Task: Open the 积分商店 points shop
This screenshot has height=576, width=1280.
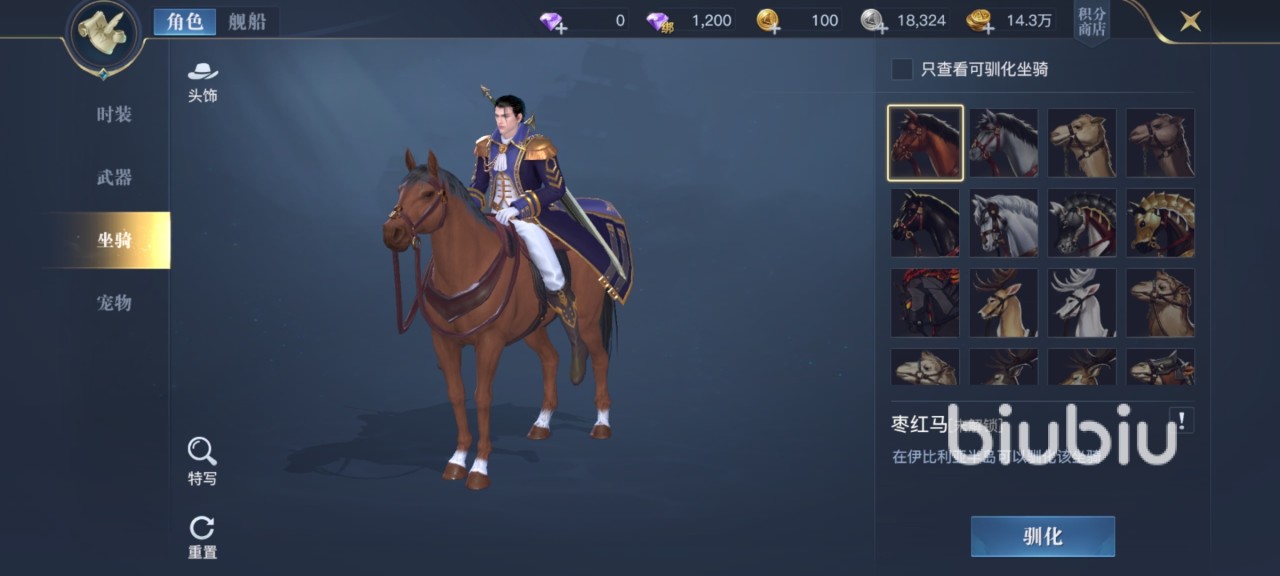Action: (x=1092, y=21)
